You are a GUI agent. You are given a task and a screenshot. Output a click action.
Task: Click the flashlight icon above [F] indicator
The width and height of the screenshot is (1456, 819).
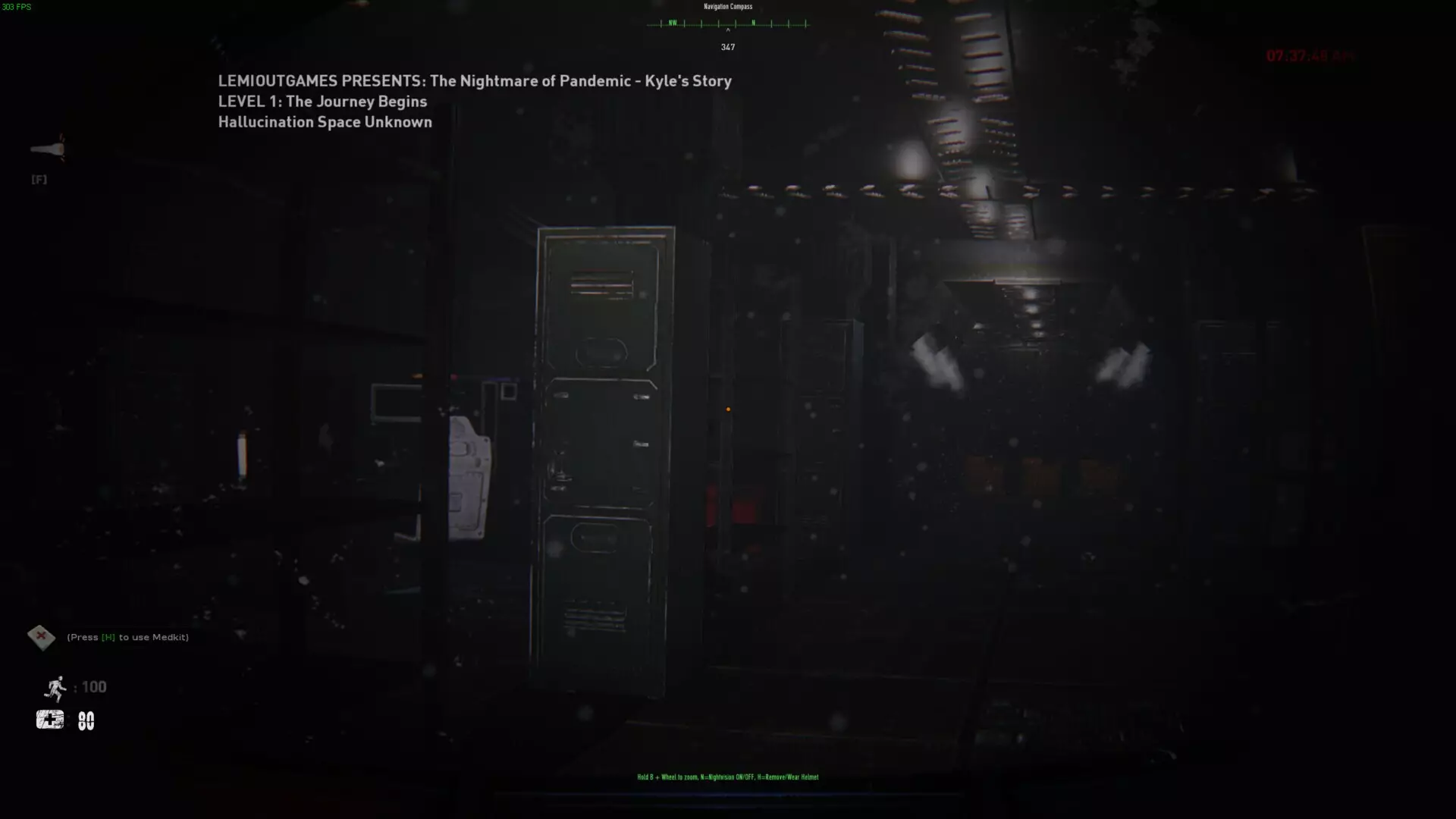point(45,149)
